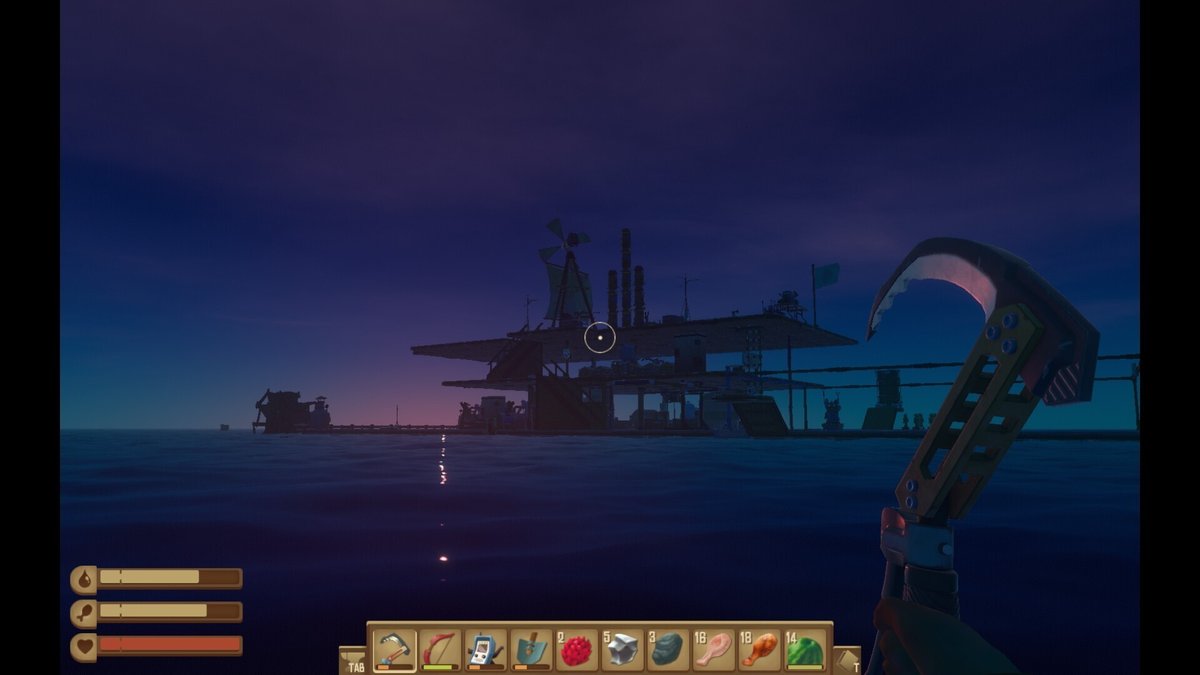This screenshot has height=675, width=1200.
Task: Select the red berries stack
Action: point(577,650)
